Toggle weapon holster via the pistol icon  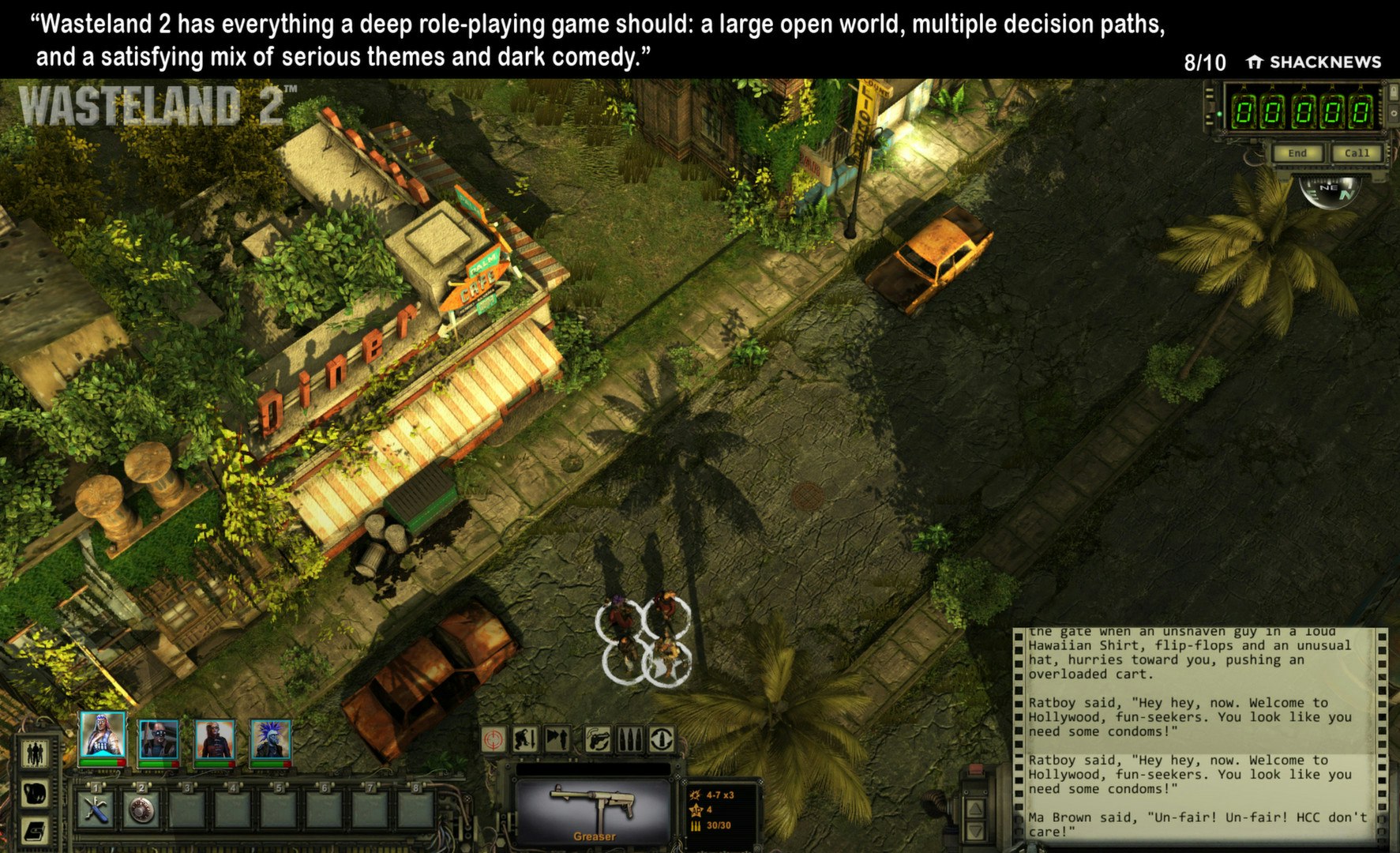click(x=598, y=740)
